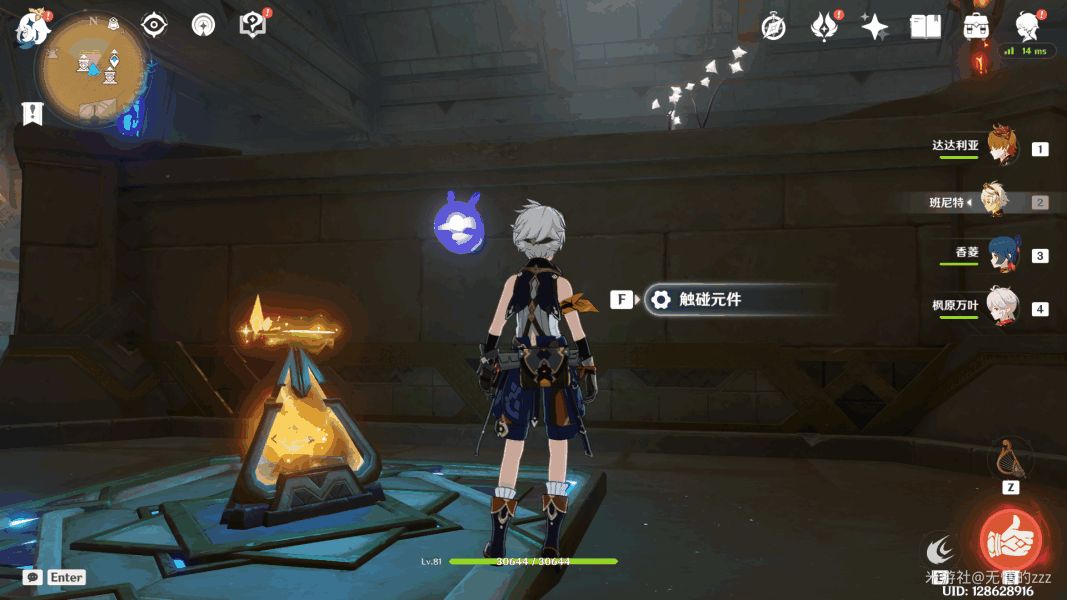This screenshot has height=600, width=1067.
Task: Open the Wish star menu
Action: (874, 27)
